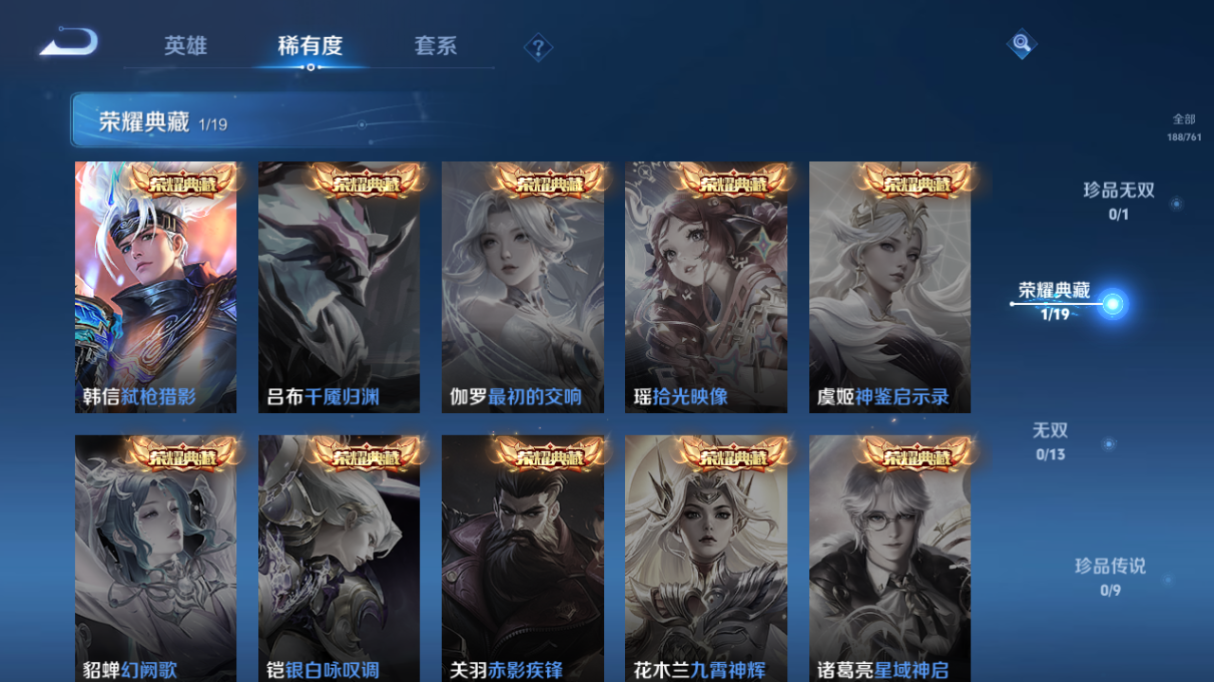Open the magnifier search icon
Screen dimensions: 1214x682
[x=1021, y=43]
